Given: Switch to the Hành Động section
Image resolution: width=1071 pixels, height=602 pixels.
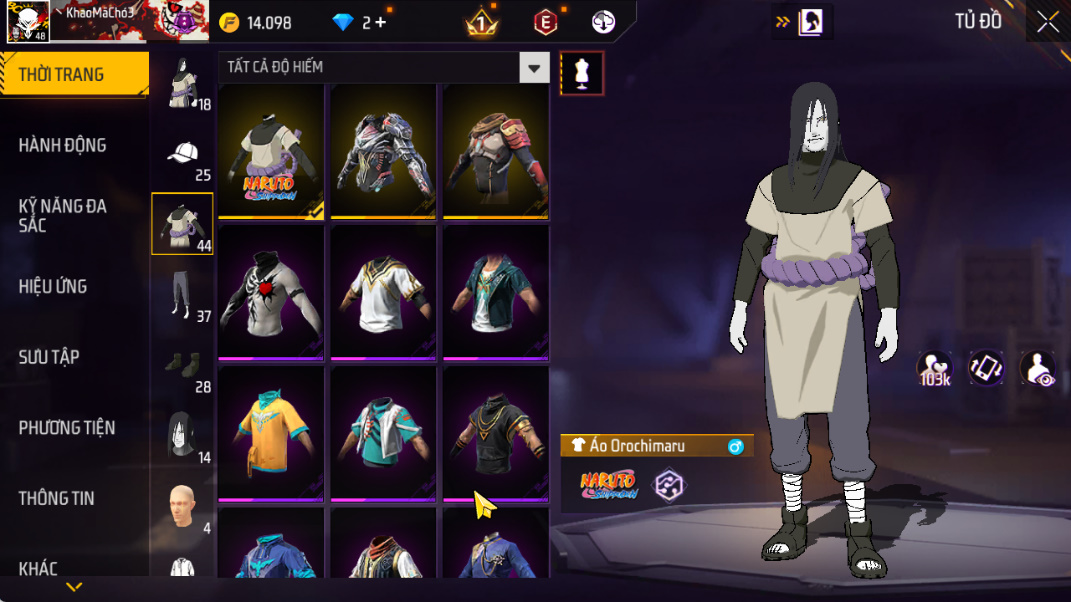Looking at the screenshot, I should [62, 145].
